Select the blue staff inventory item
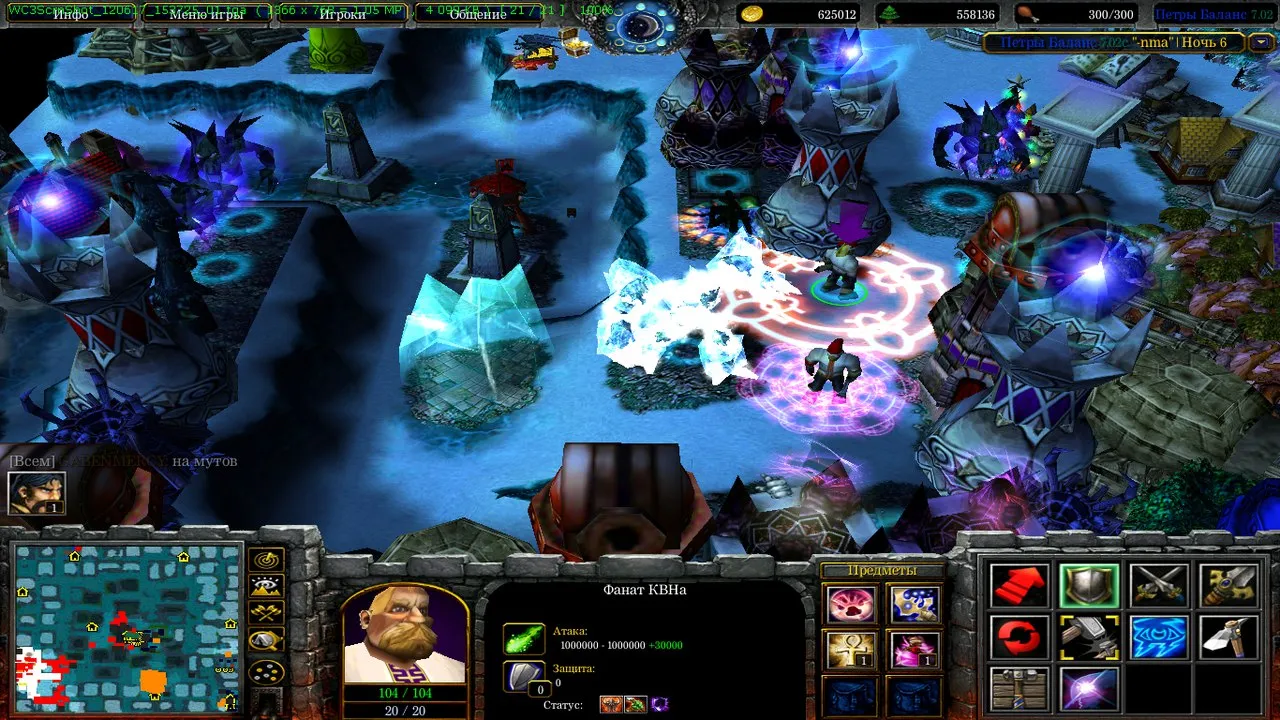This screenshot has height=720, width=1280. pyautogui.click(x=913, y=604)
